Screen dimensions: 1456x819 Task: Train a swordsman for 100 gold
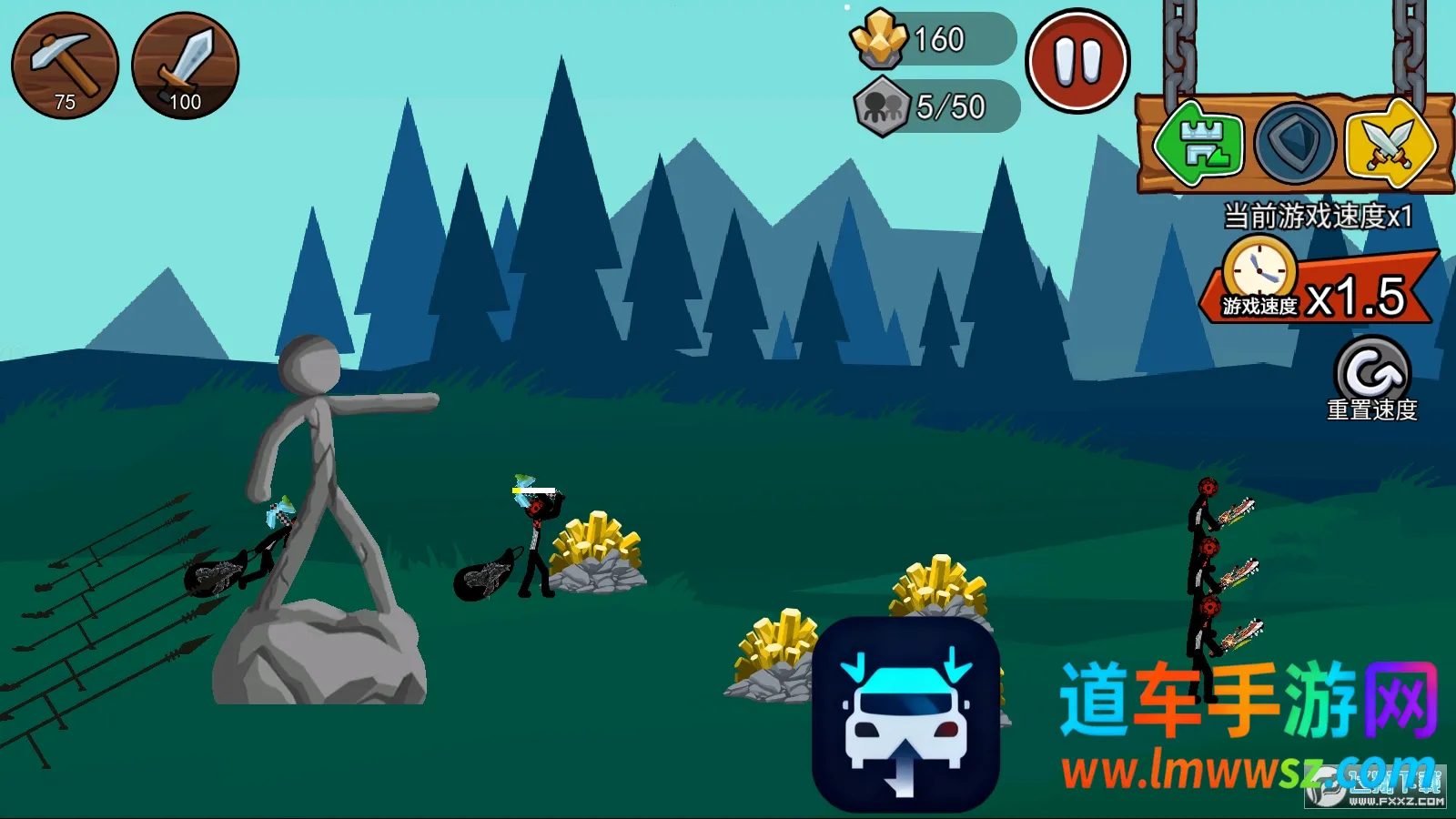[x=185, y=66]
